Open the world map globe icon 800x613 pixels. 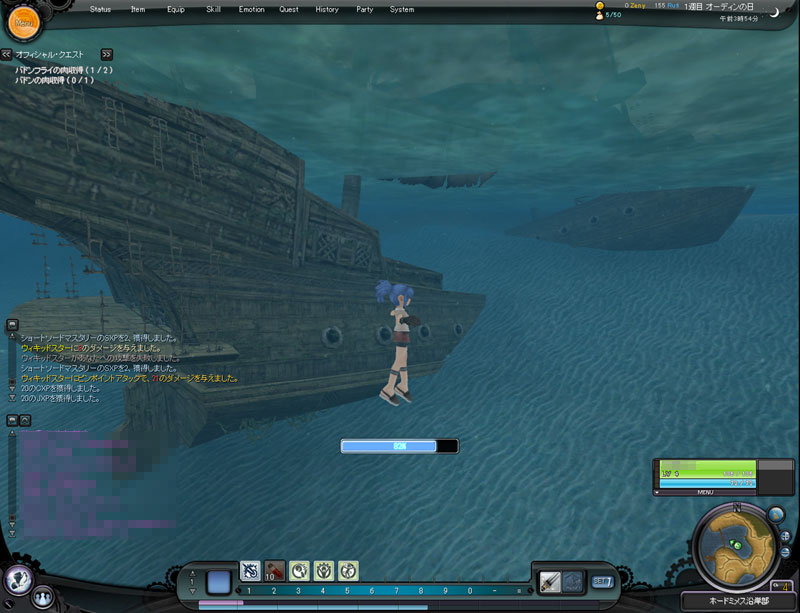pyautogui.click(x=776, y=514)
